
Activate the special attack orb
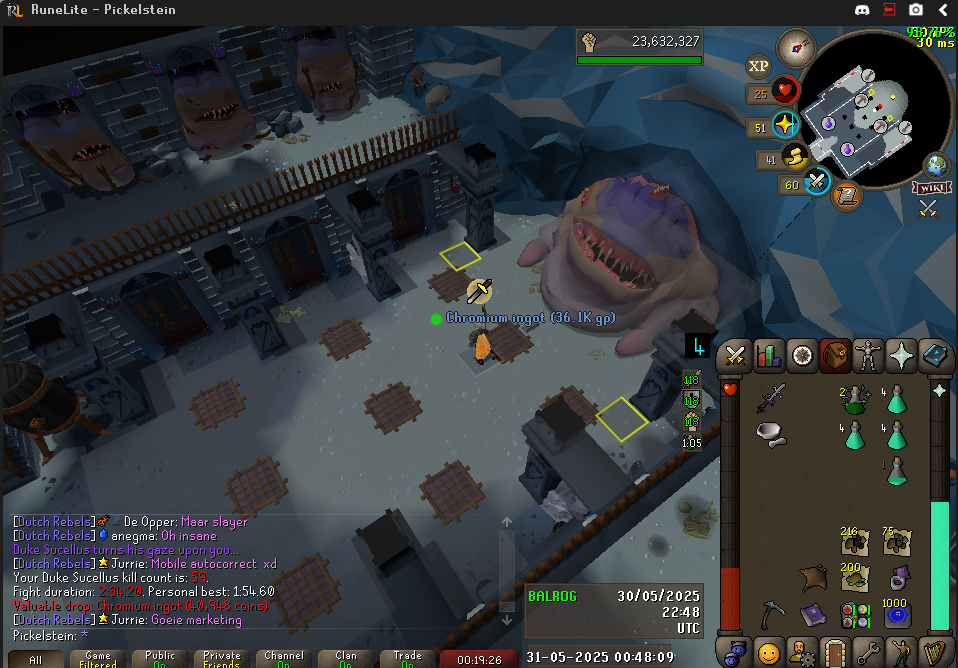coord(818,182)
